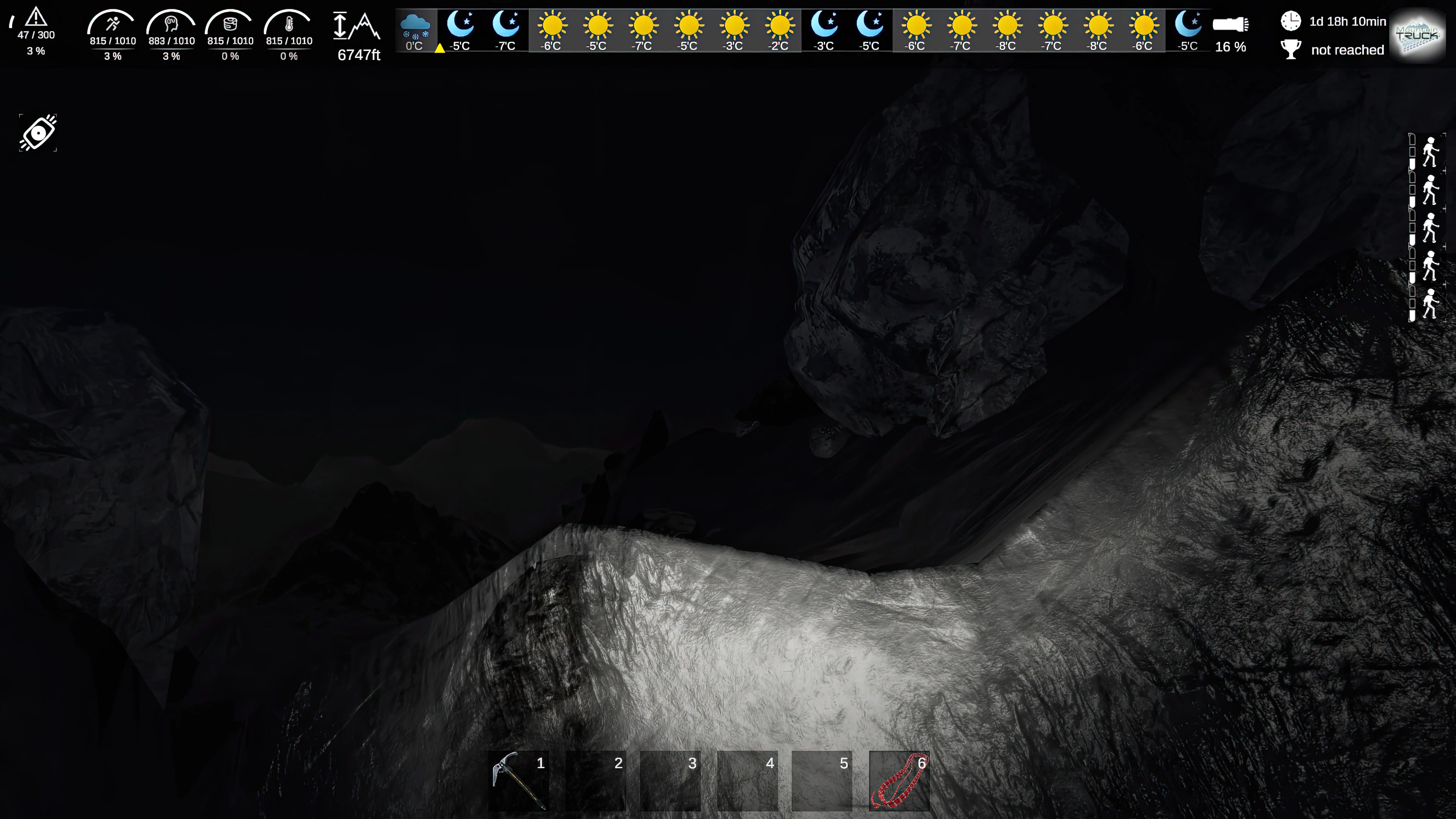The width and height of the screenshot is (1456, 819).
Task: Toggle the camera photo mode icon
Action: click(x=37, y=132)
